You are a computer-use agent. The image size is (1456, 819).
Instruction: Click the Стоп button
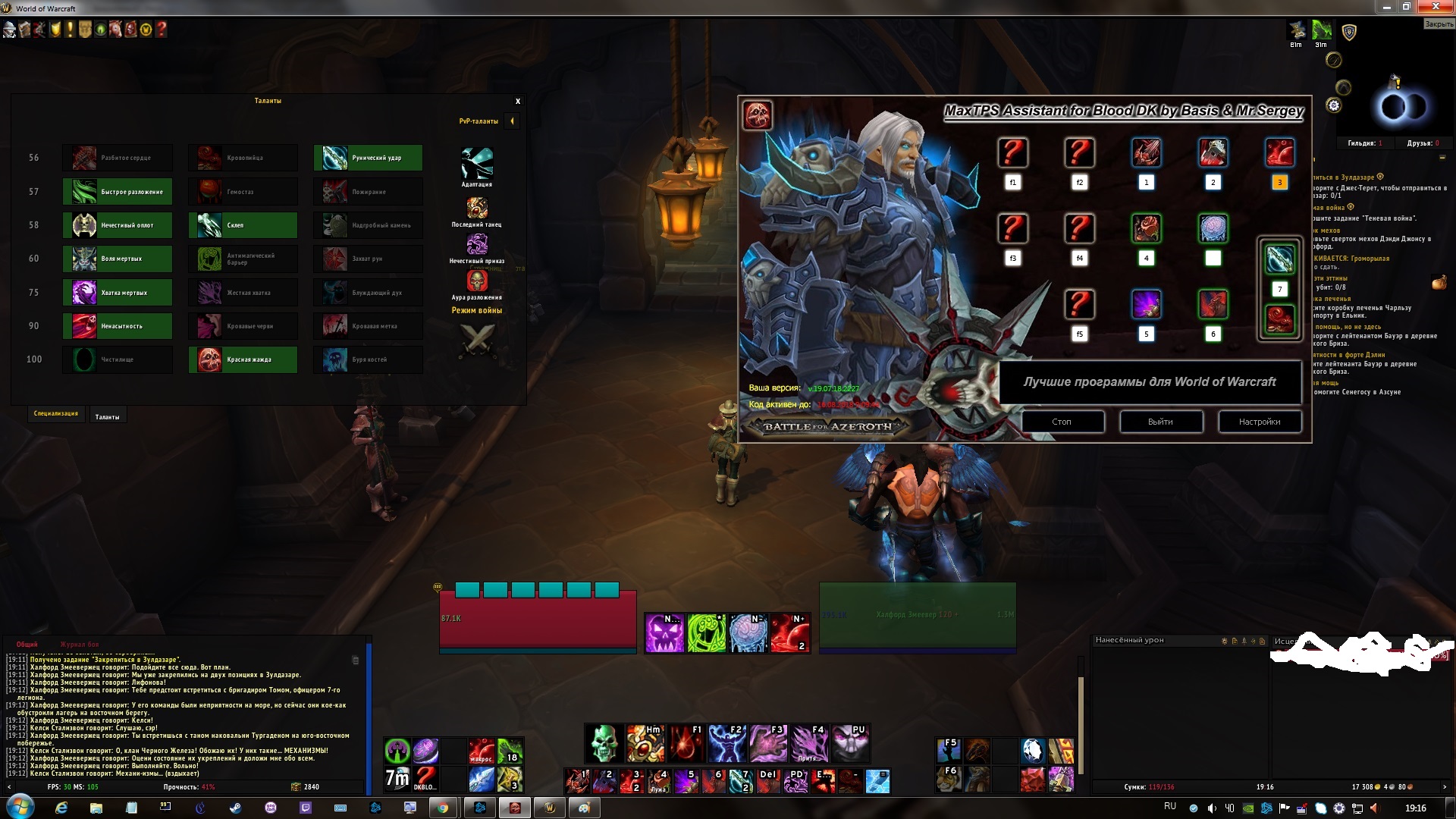[x=1062, y=422]
